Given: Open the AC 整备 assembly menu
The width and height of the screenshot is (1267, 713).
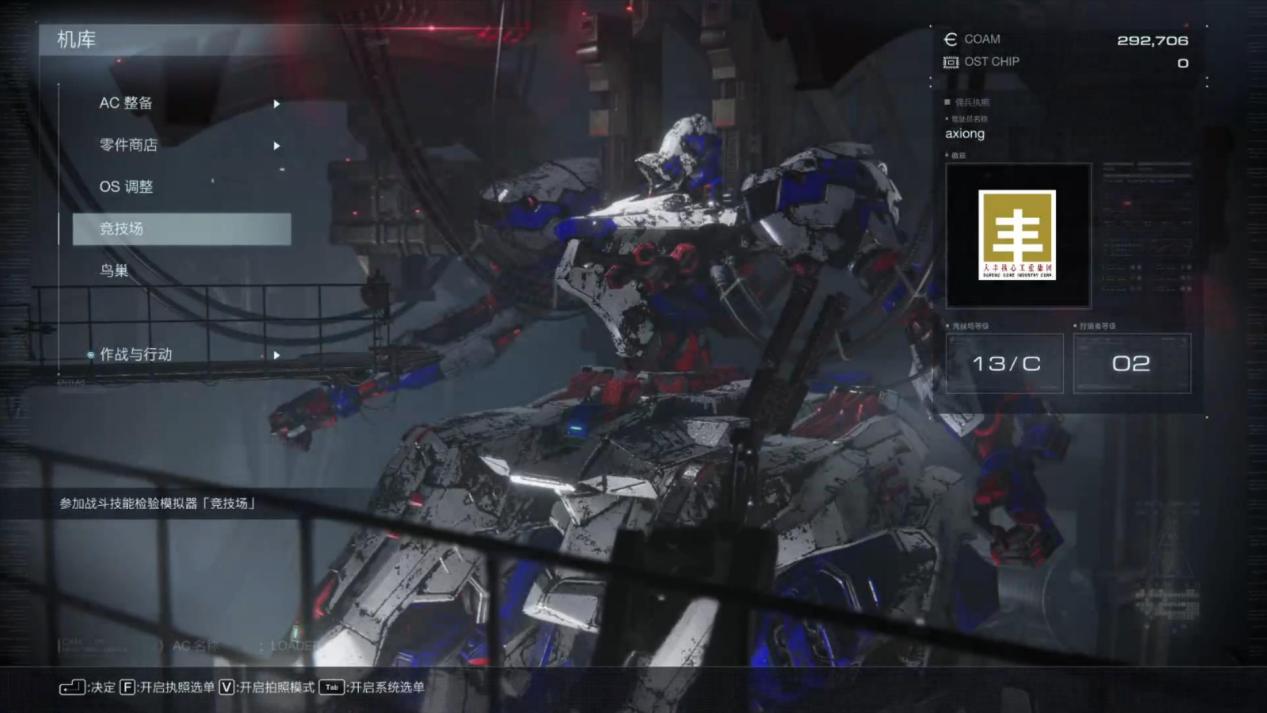Looking at the screenshot, I should click(126, 103).
